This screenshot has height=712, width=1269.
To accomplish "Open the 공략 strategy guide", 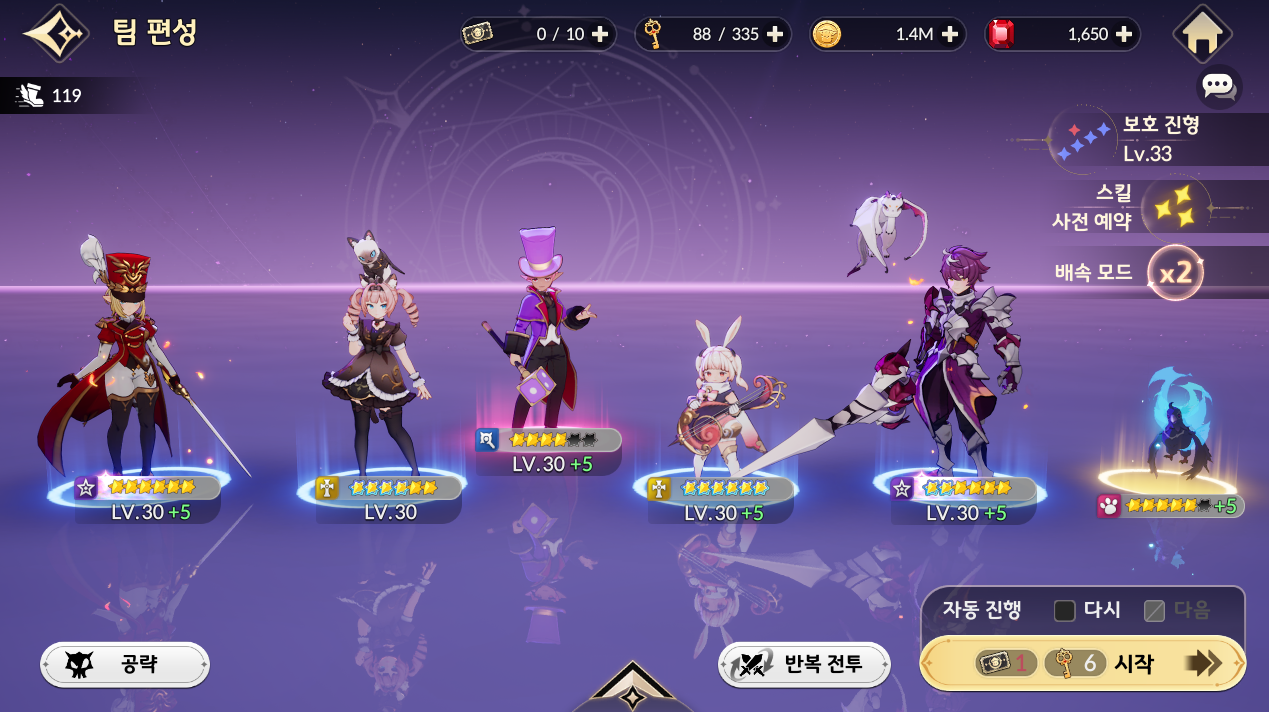I will pyautogui.click(x=125, y=664).
